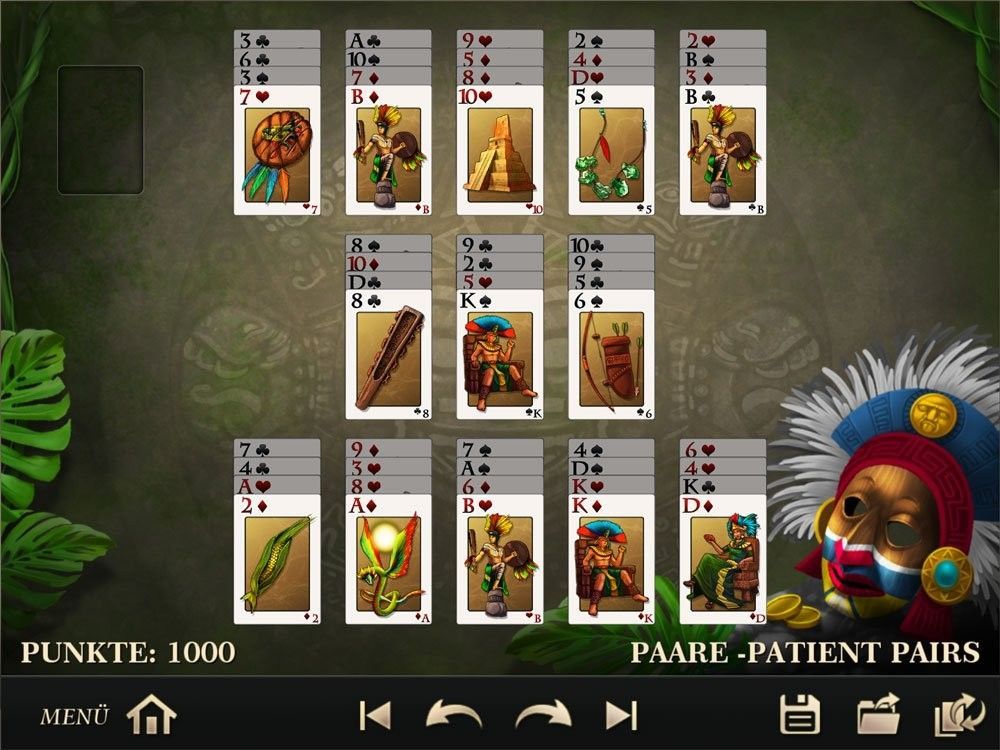
Task: Undo the last move
Action: [x=453, y=715]
